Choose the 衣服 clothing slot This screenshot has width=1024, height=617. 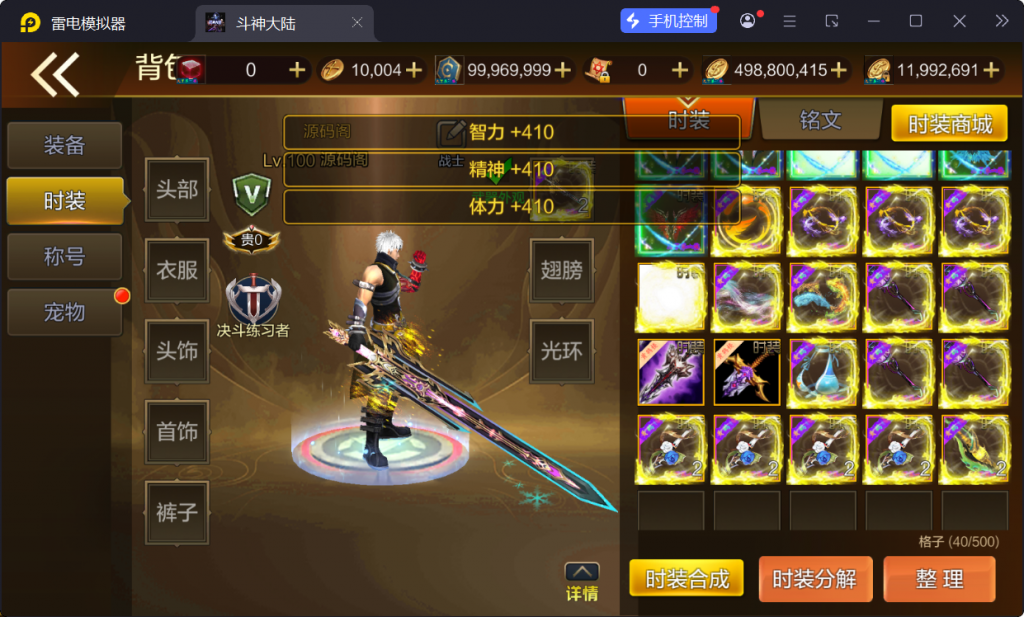(x=177, y=270)
